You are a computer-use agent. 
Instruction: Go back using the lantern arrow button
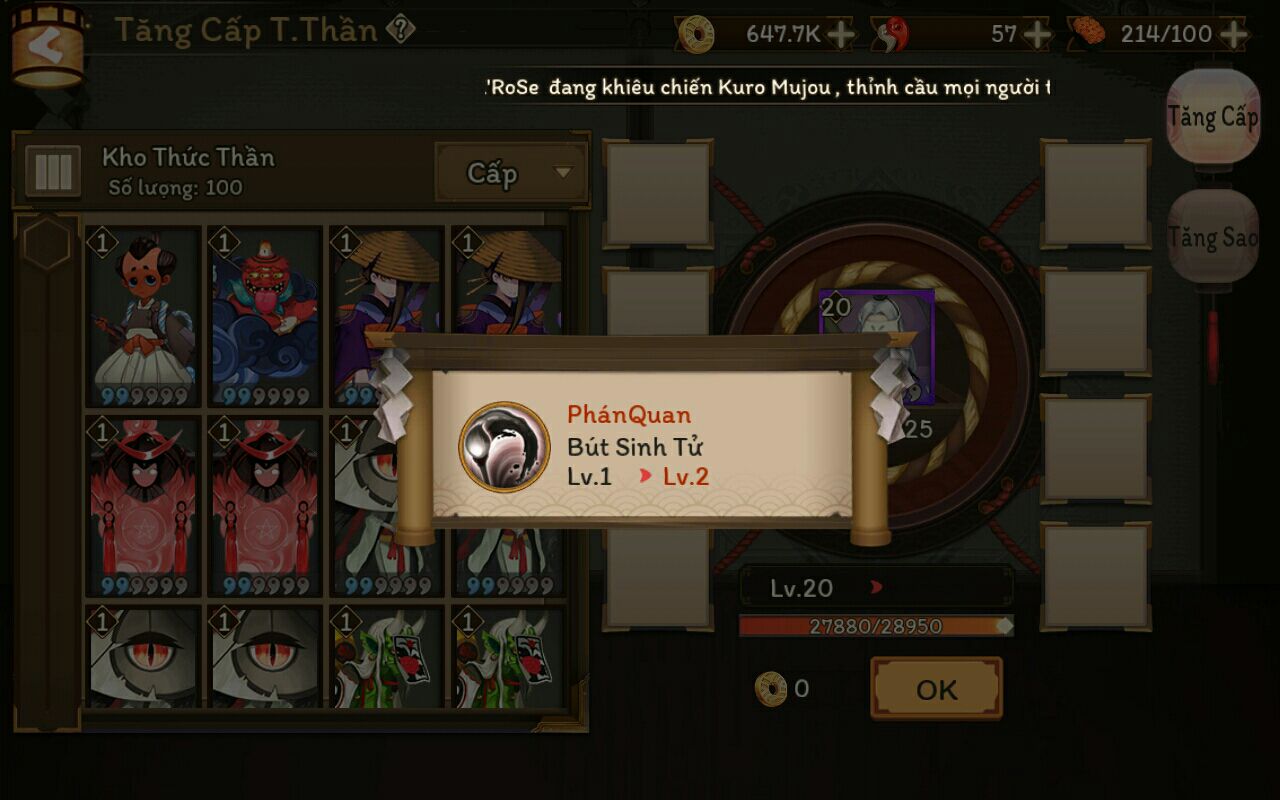(45, 46)
